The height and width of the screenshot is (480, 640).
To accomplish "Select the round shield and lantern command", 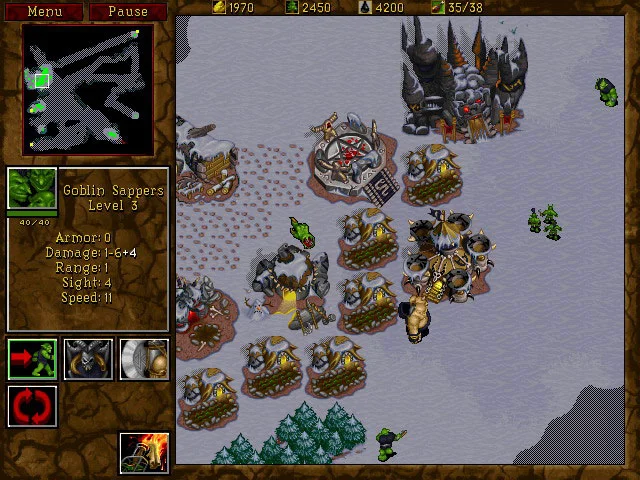I will [x=144, y=358].
